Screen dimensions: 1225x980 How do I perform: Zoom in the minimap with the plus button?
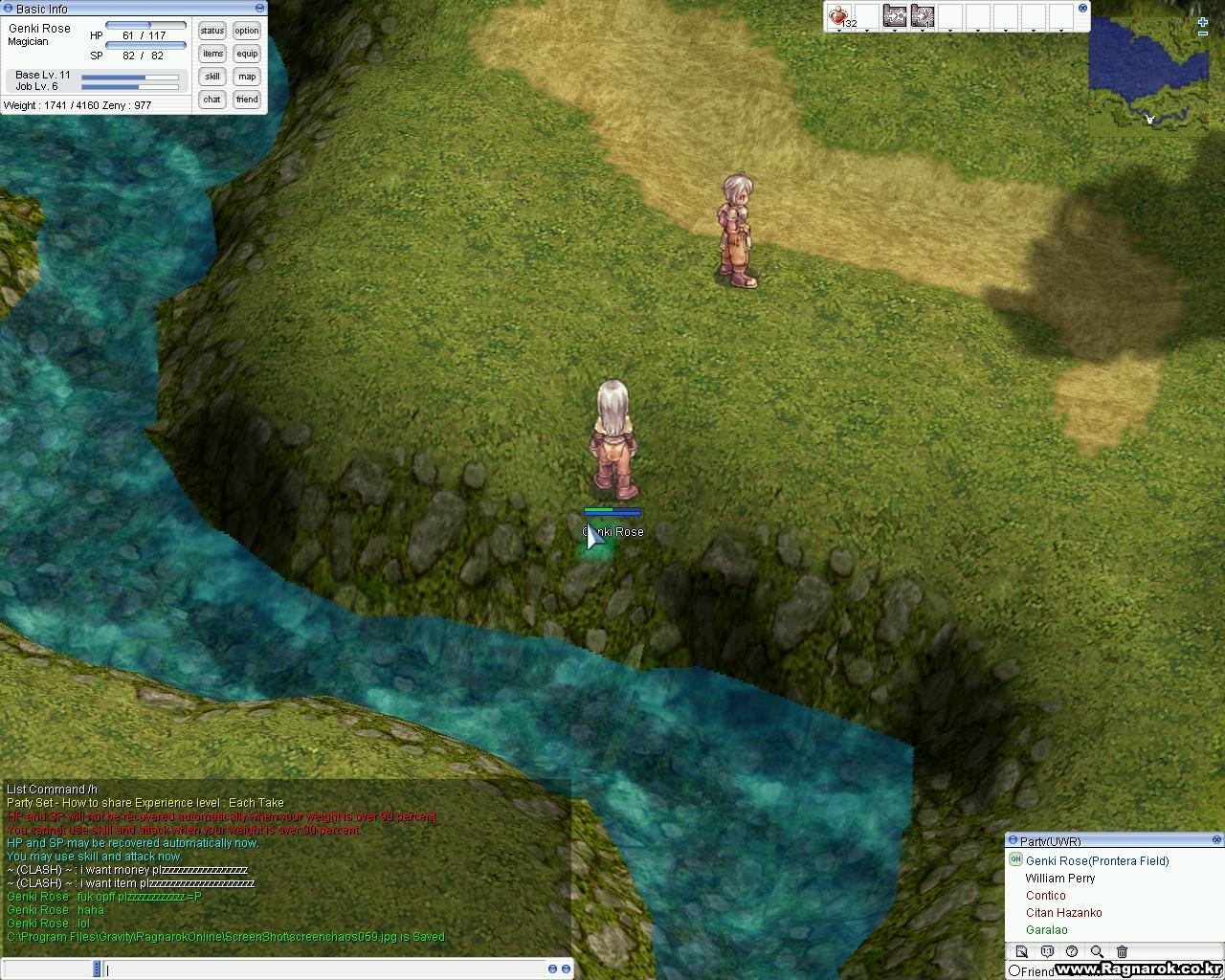(1203, 22)
